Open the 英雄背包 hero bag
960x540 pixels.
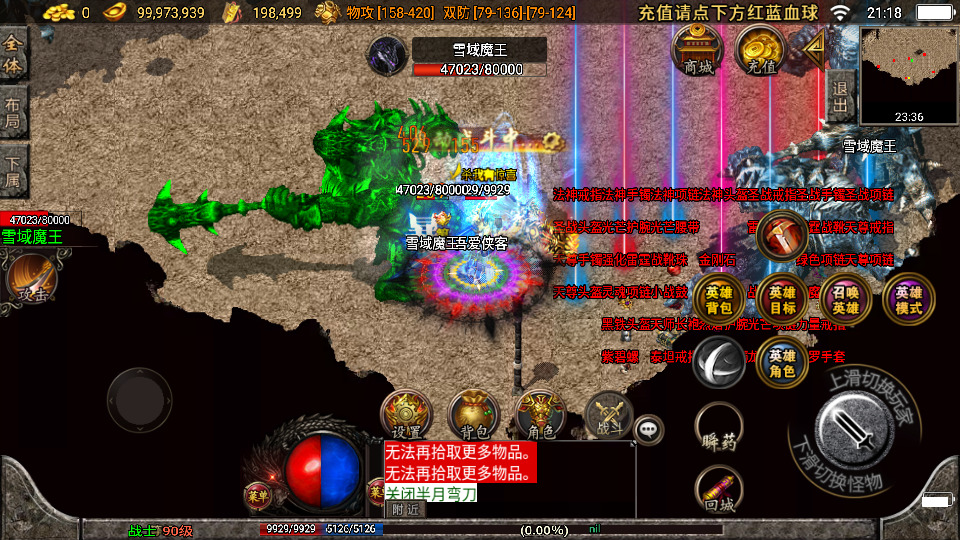[718, 299]
